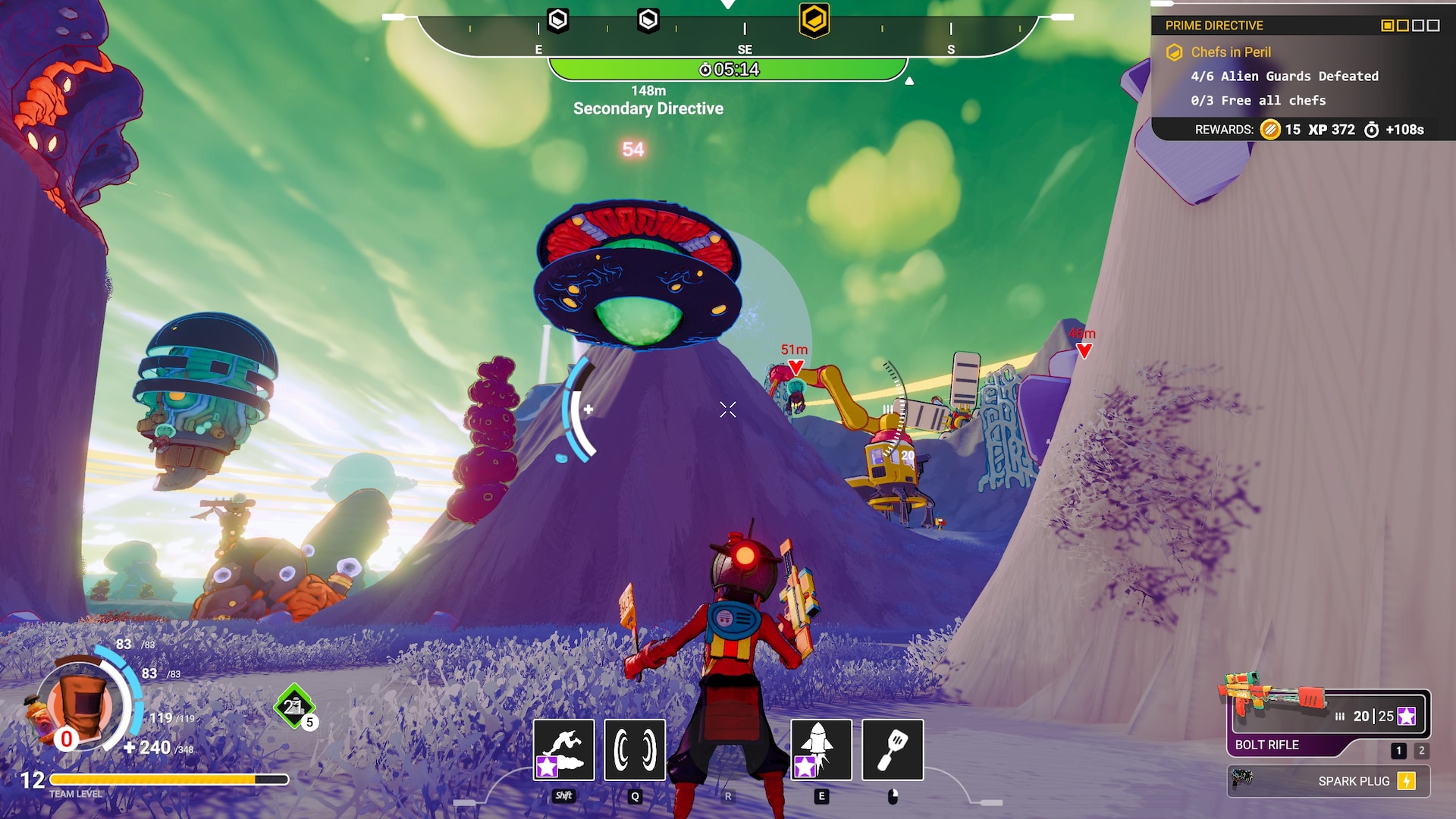Trigger the rocket ability icon

821,749
